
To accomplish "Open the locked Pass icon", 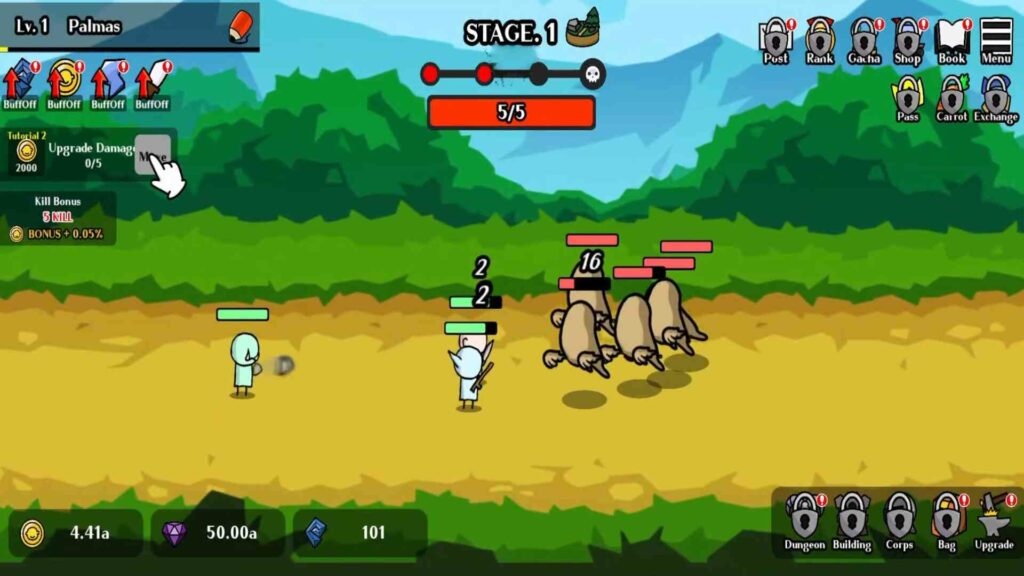I will tap(907, 100).
